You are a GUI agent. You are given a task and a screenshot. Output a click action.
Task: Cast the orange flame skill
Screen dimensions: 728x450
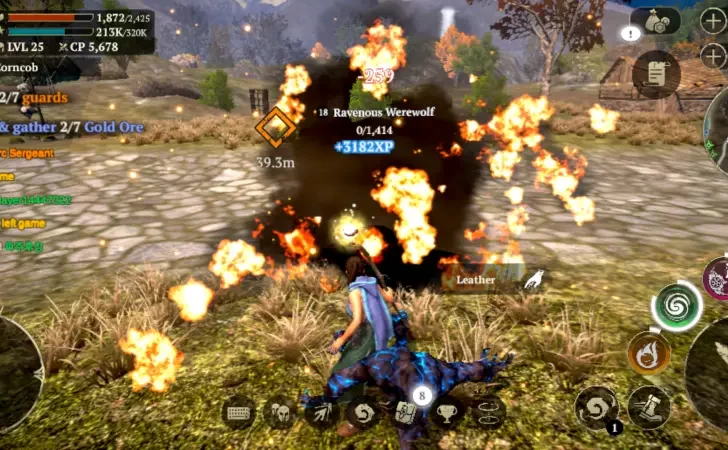648,352
